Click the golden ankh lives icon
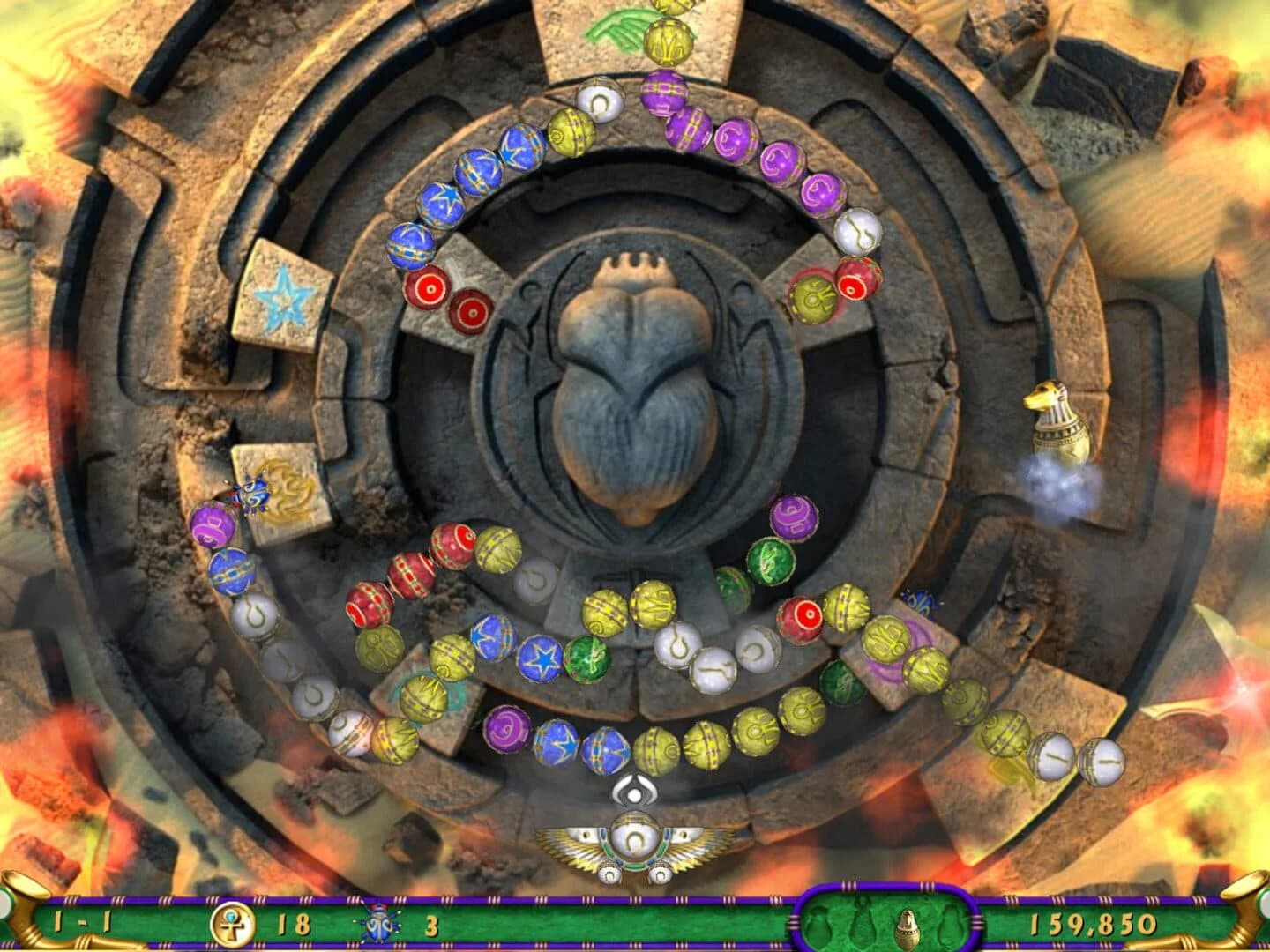 (235, 921)
